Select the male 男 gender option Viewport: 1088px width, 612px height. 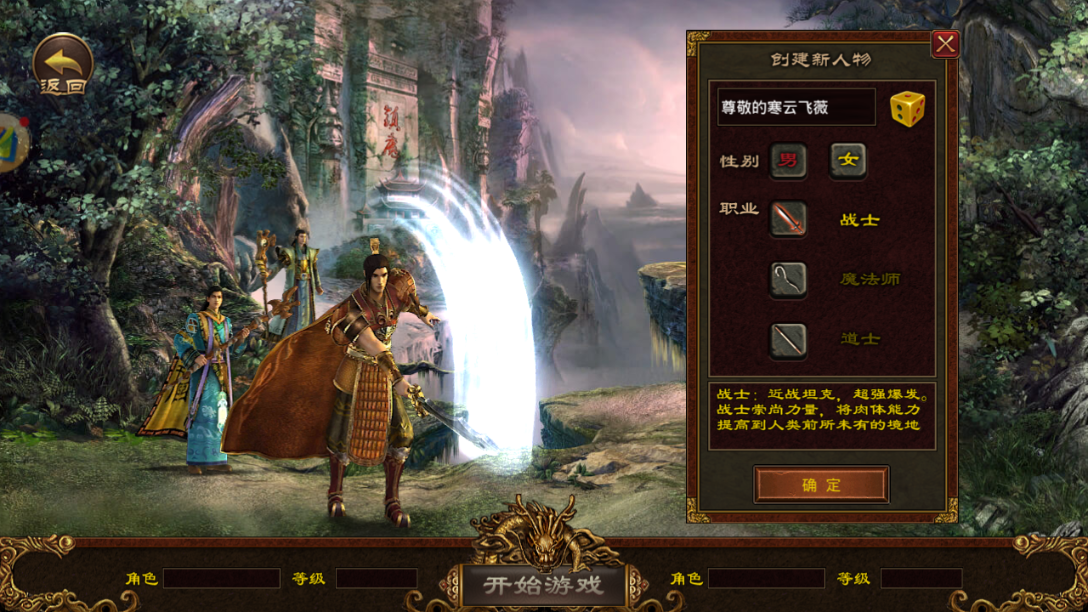pyautogui.click(x=788, y=160)
